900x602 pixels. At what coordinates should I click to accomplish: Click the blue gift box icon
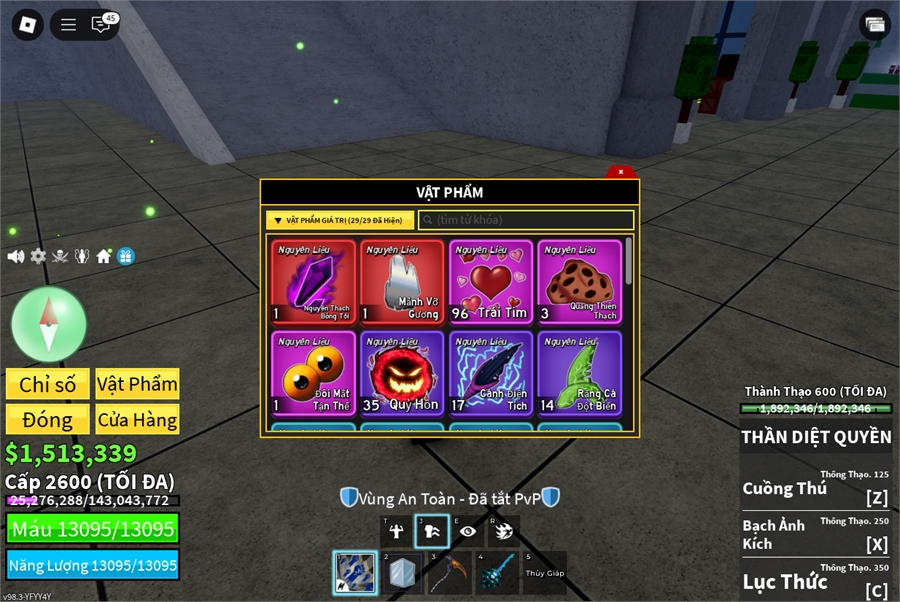coord(125,256)
